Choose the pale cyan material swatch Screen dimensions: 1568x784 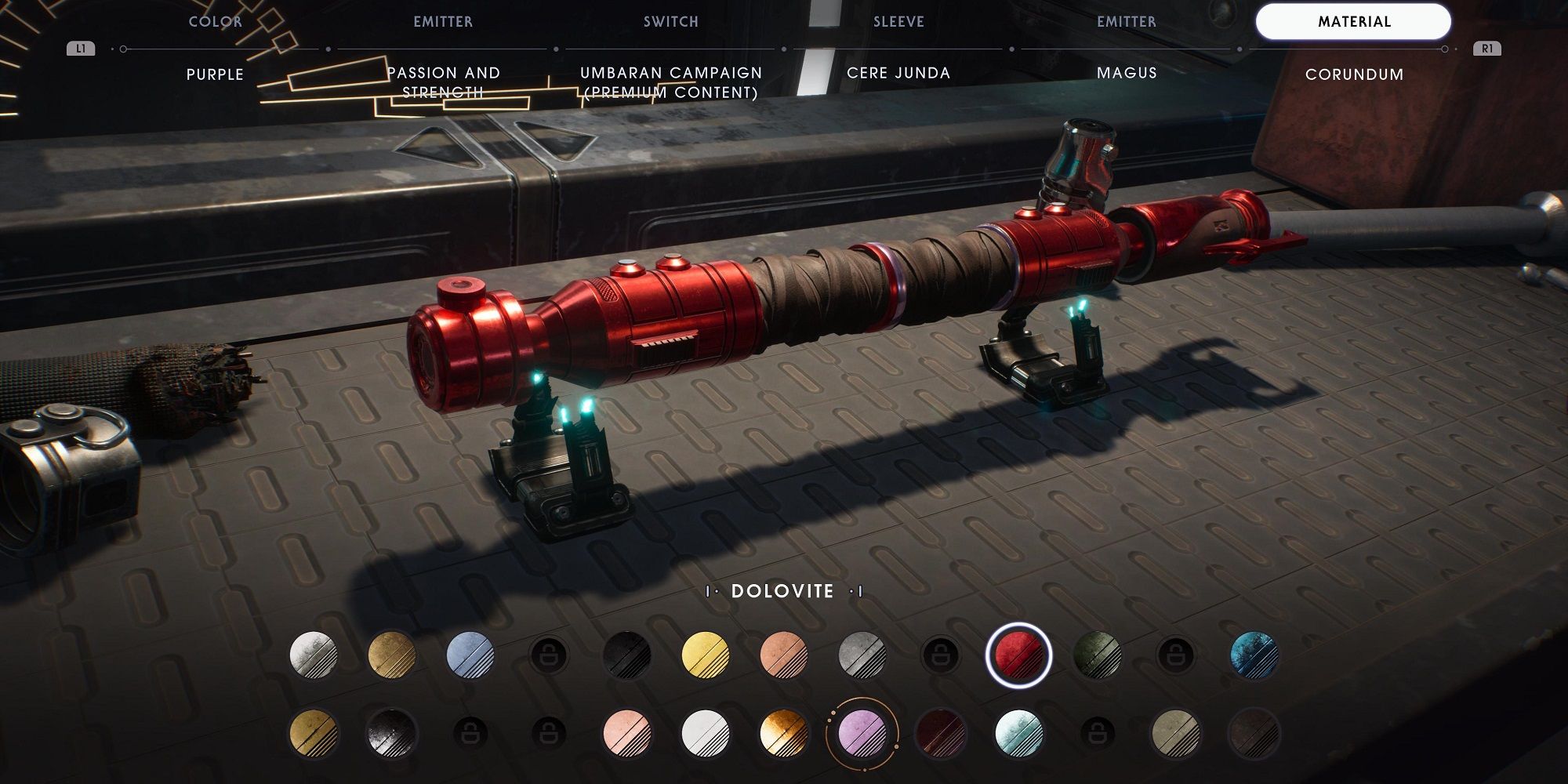tap(1019, 733)
